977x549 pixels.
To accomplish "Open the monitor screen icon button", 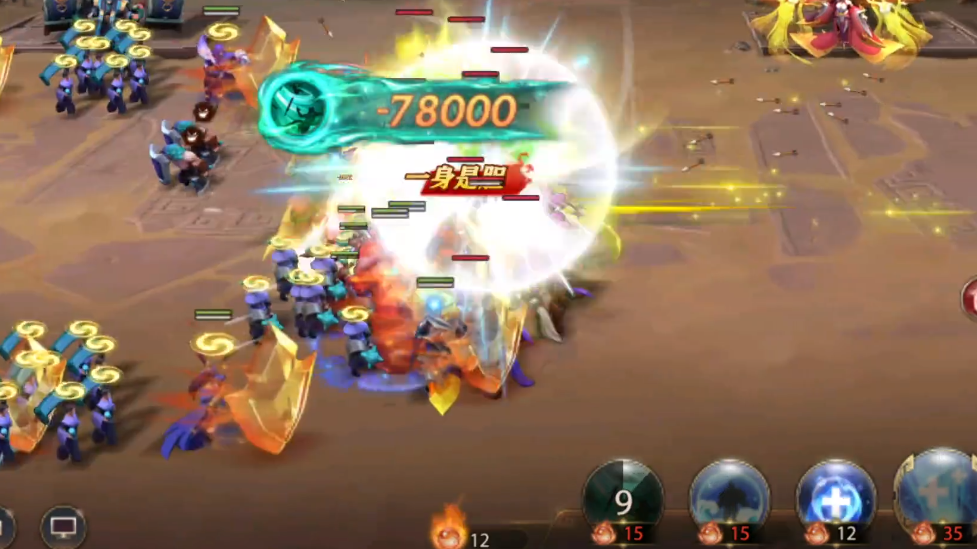I will [63, 525].
